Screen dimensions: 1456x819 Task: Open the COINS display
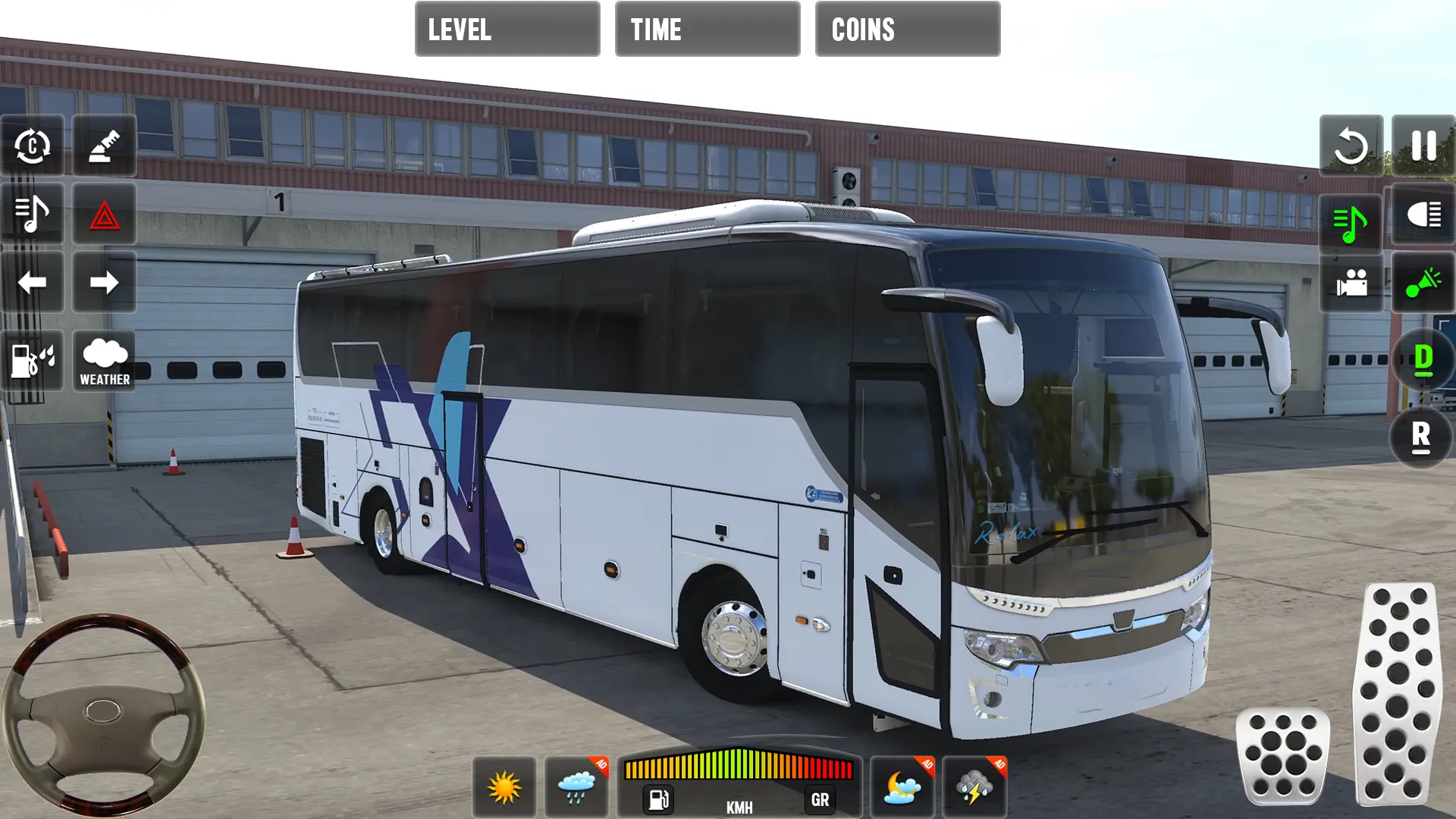(907, 30)
